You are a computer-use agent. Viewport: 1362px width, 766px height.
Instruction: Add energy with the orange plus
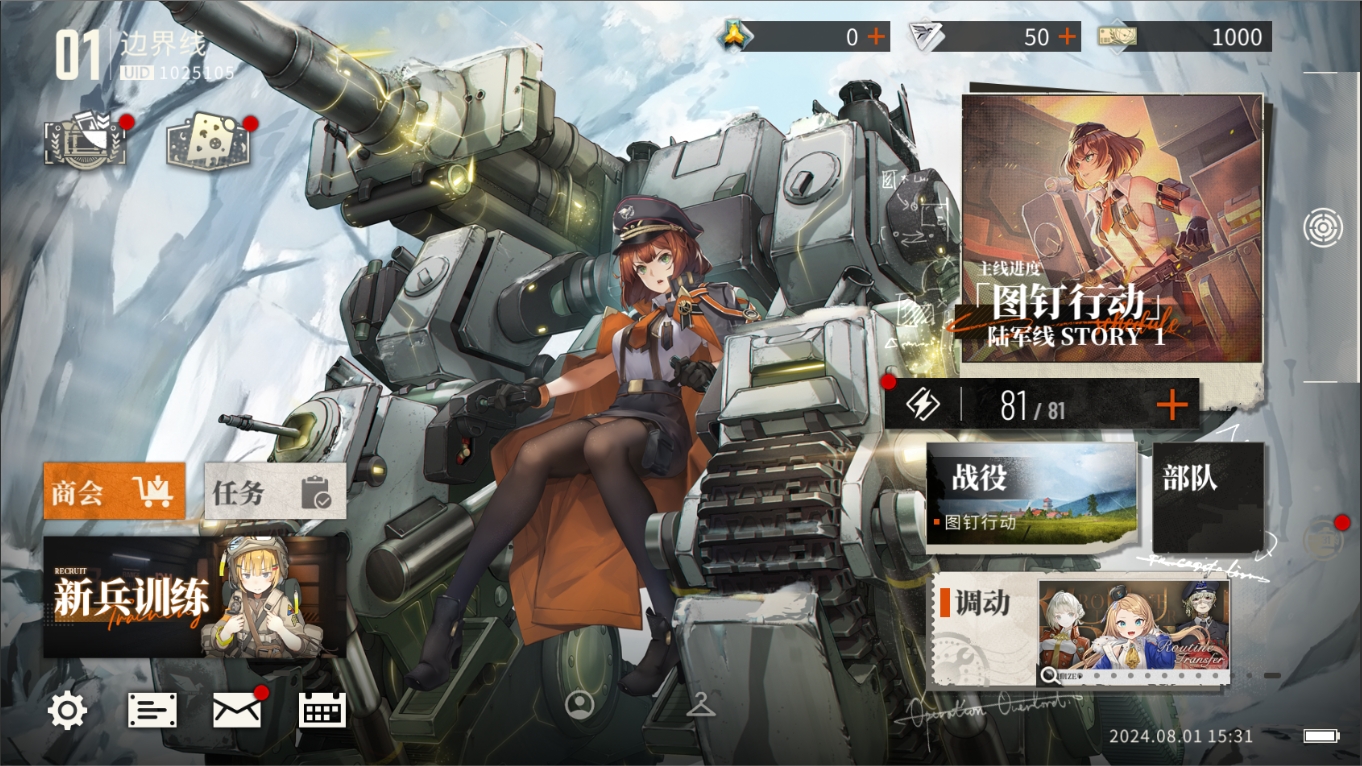(x=1171, y=405)
